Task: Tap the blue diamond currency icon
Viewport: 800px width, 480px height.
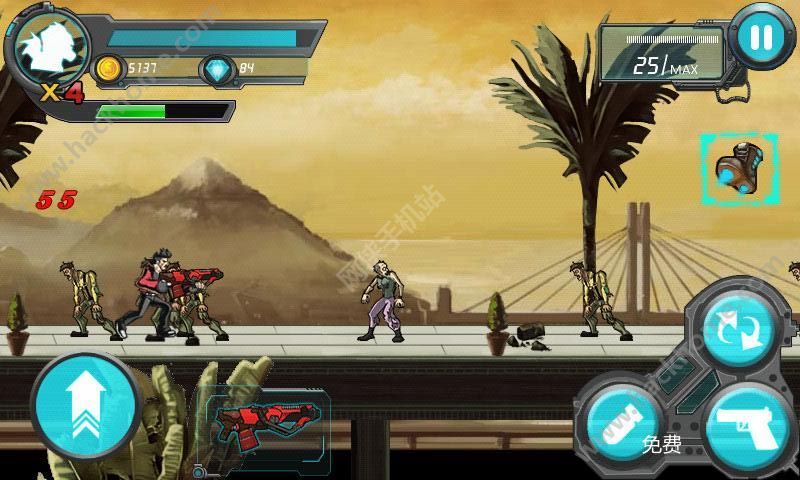Action: point(216,68)
